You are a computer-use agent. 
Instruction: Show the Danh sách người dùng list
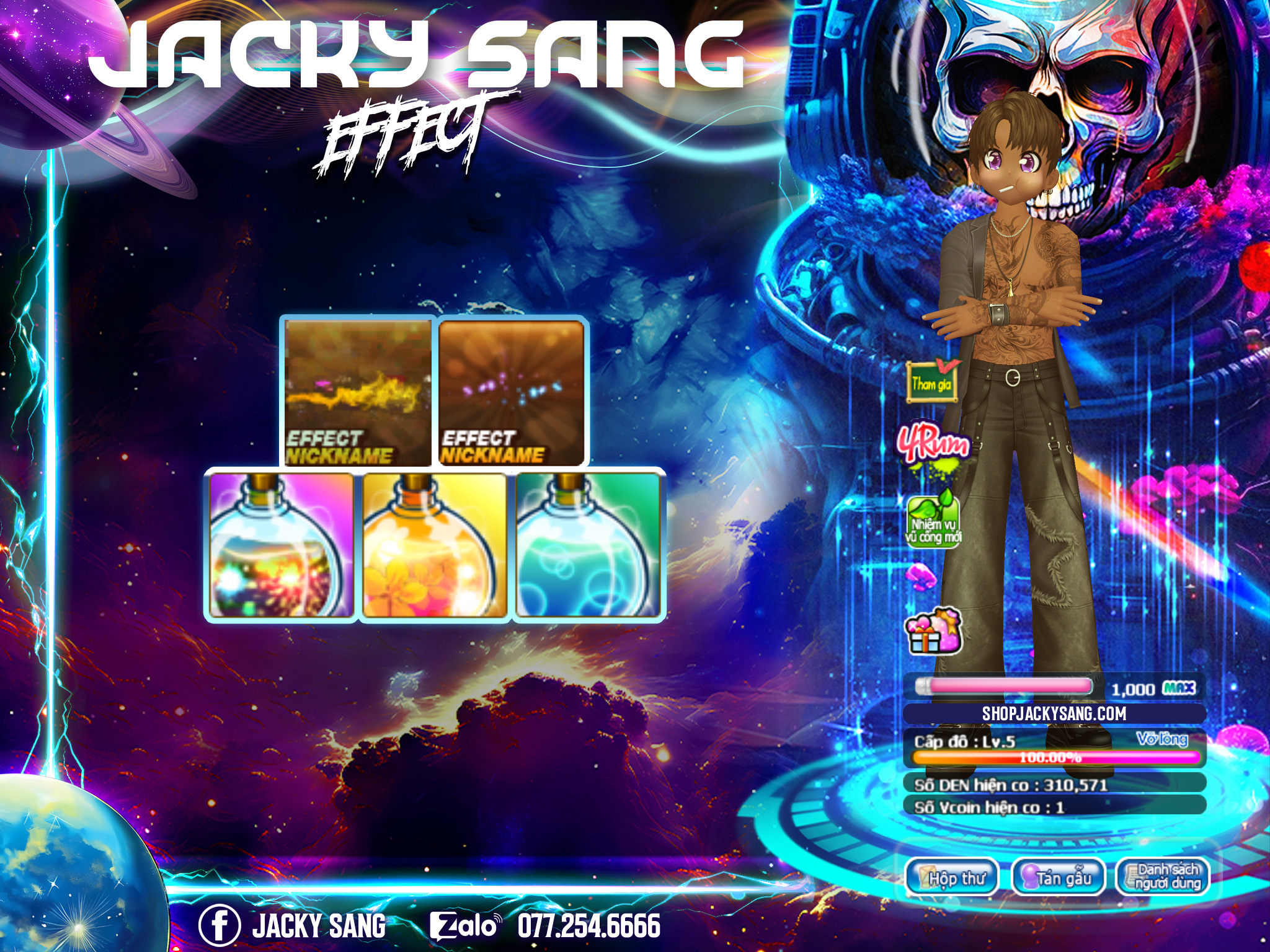point(1163,876)
